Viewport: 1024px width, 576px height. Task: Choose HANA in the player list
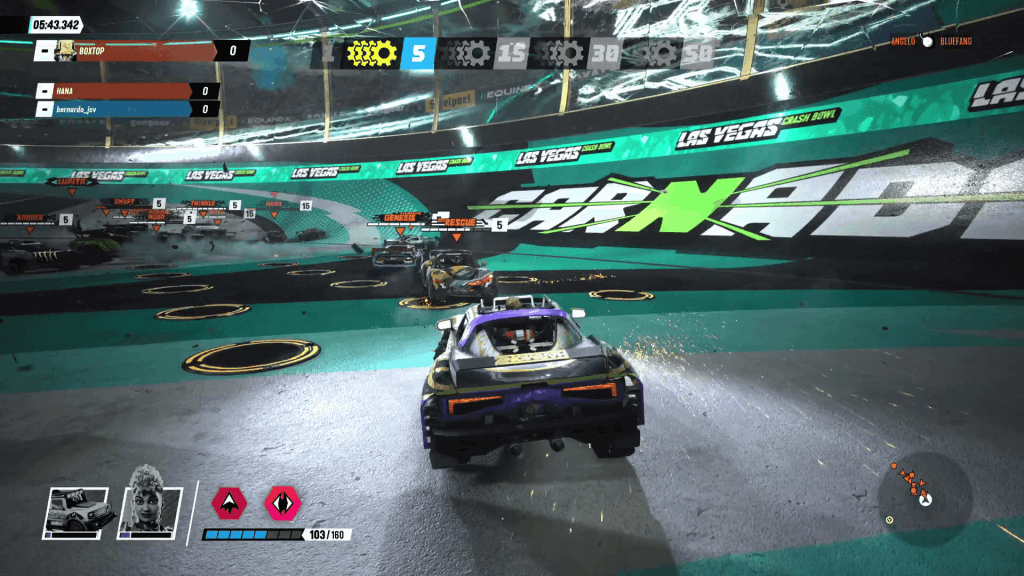tap(127, 91)
